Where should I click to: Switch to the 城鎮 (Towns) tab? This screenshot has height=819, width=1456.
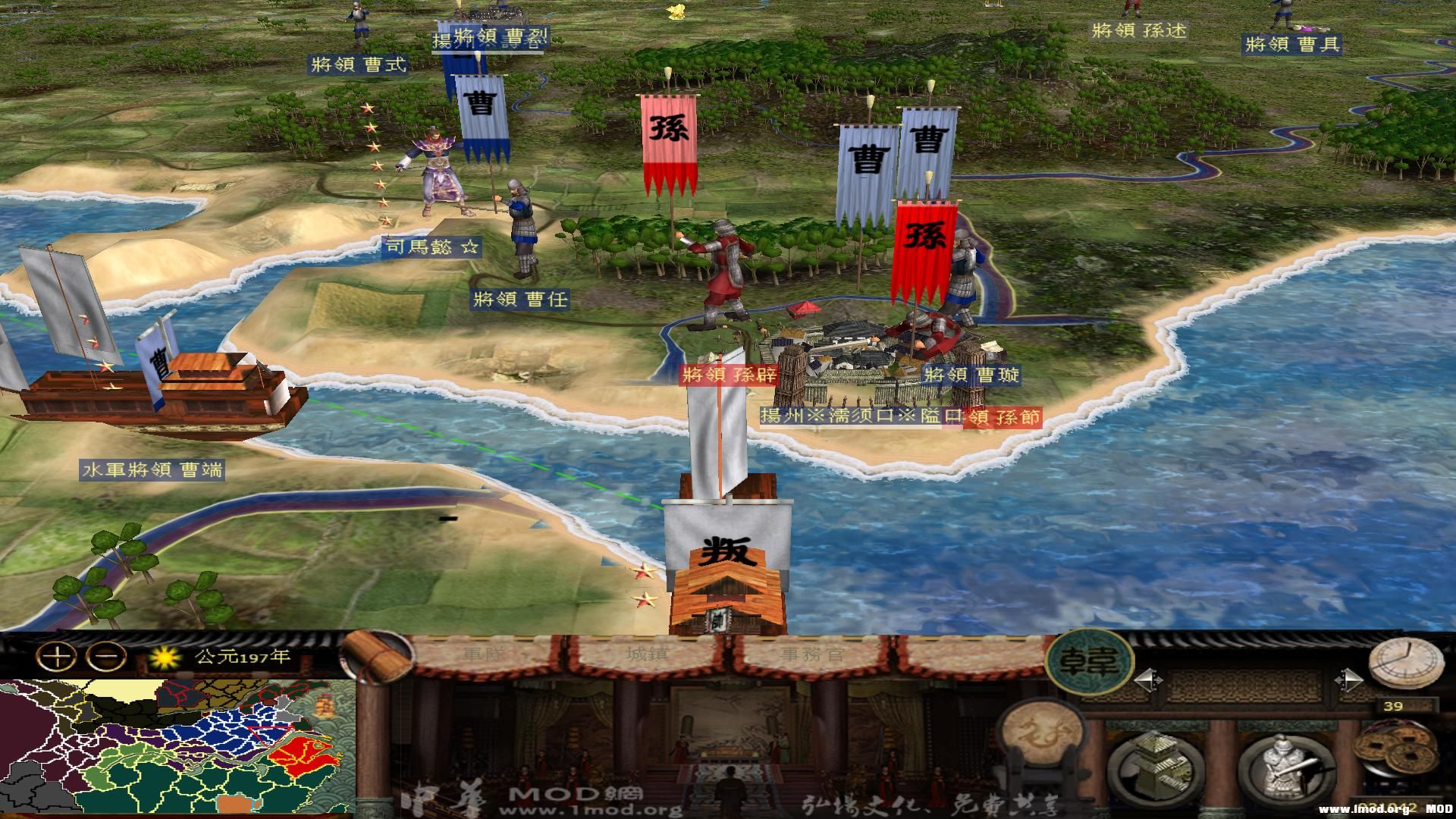pos(647,654)
